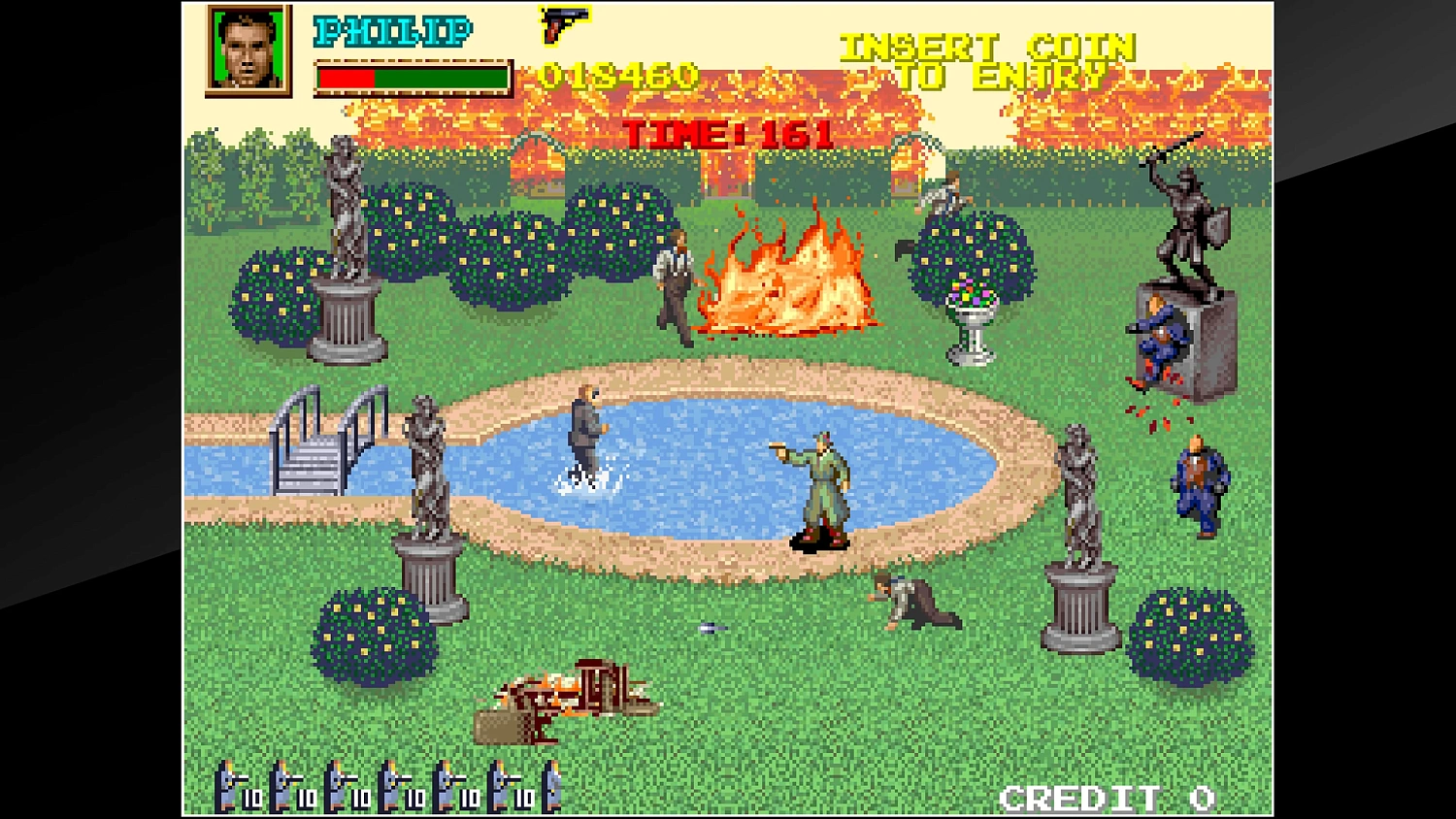Toggle the enemy splashing in the pool
The height and width of the screenshot is (819, 1456).
point(587,427)
